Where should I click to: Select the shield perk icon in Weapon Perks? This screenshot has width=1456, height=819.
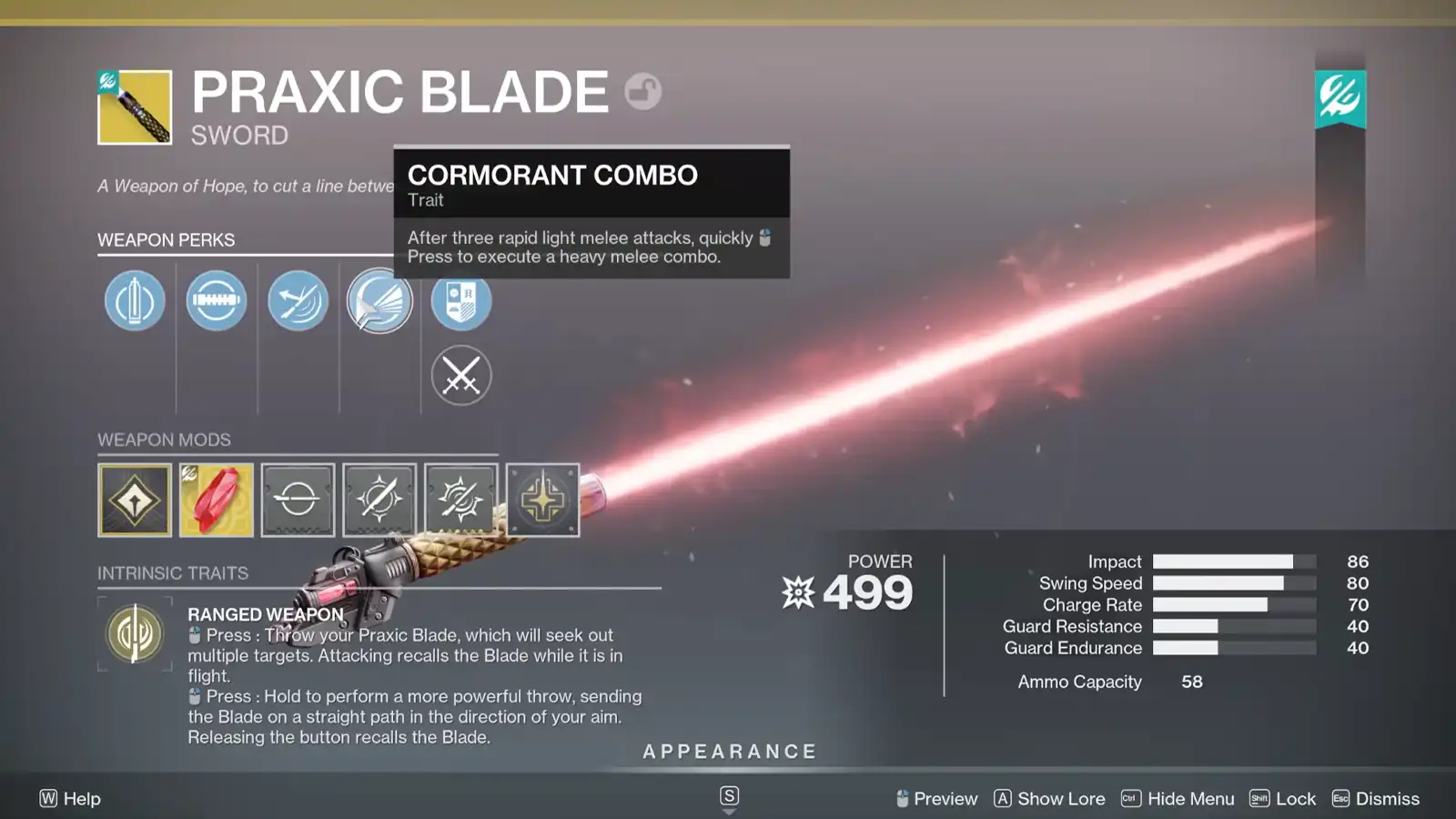(x=461, y=300)
